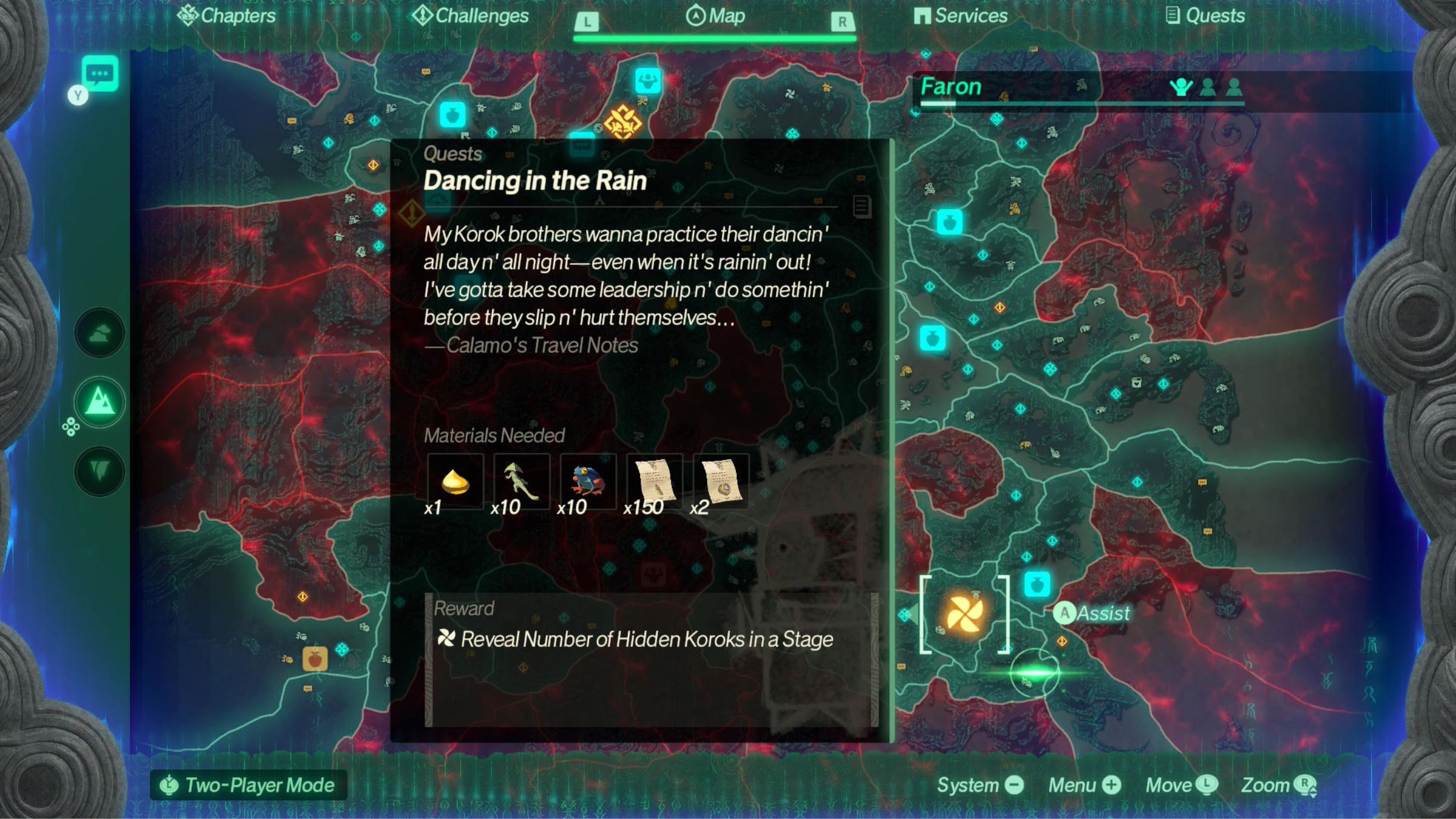
Task: Open the Challenges tab
Action: point(470,16)
